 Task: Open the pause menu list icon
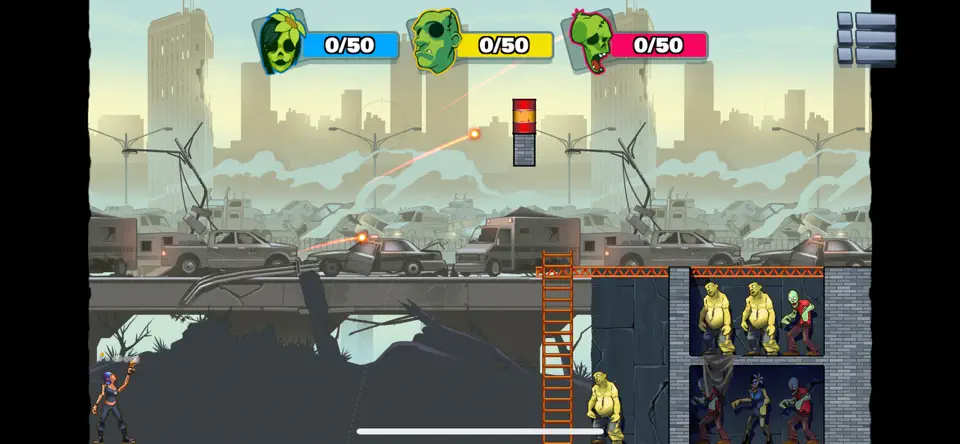(866, 38)
